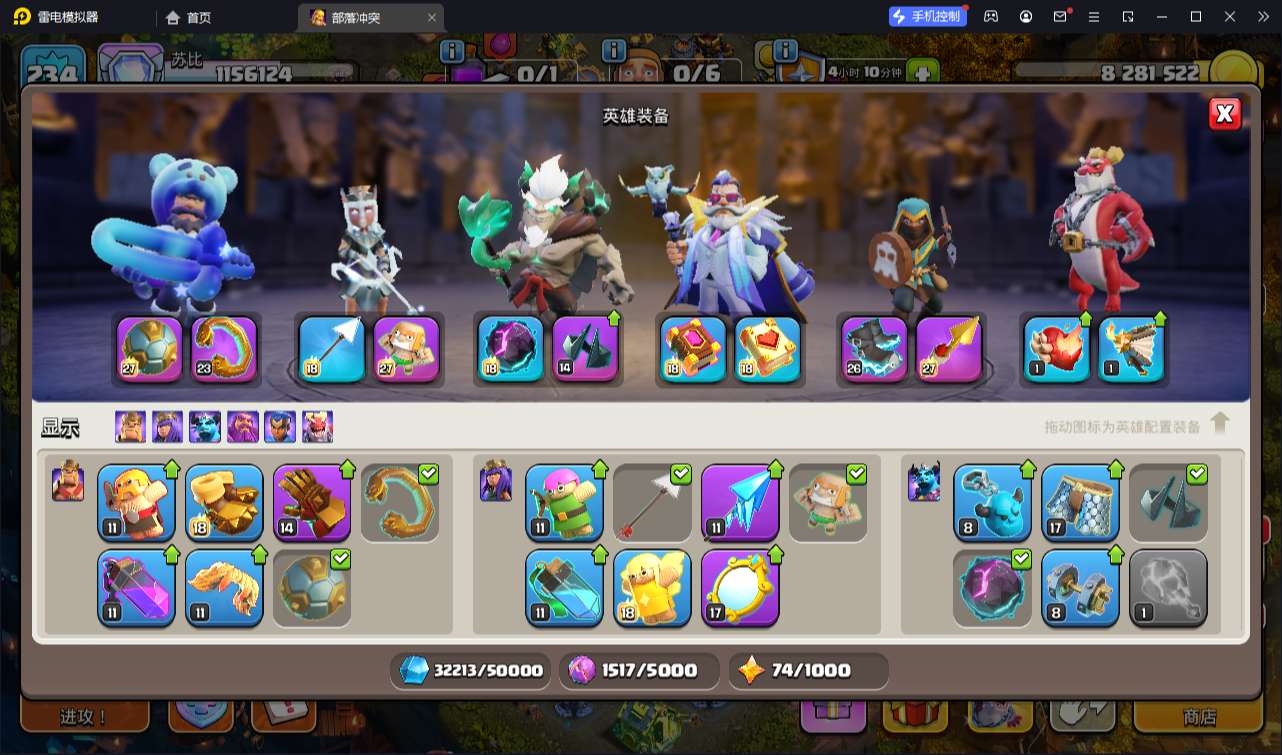Screen dimensions: 1282x755
Task: Close the hero equipment window
Action: click(1224, 114)
